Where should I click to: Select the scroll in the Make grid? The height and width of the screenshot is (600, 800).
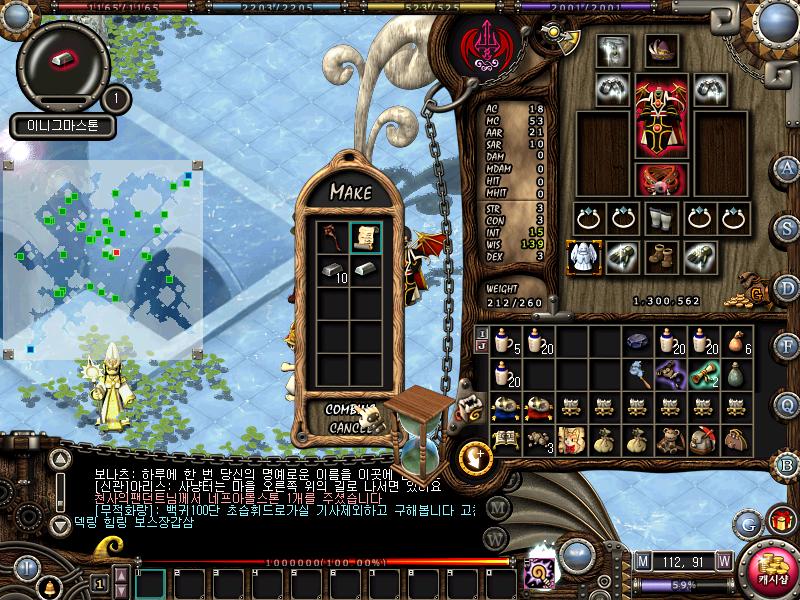point(366,237)
